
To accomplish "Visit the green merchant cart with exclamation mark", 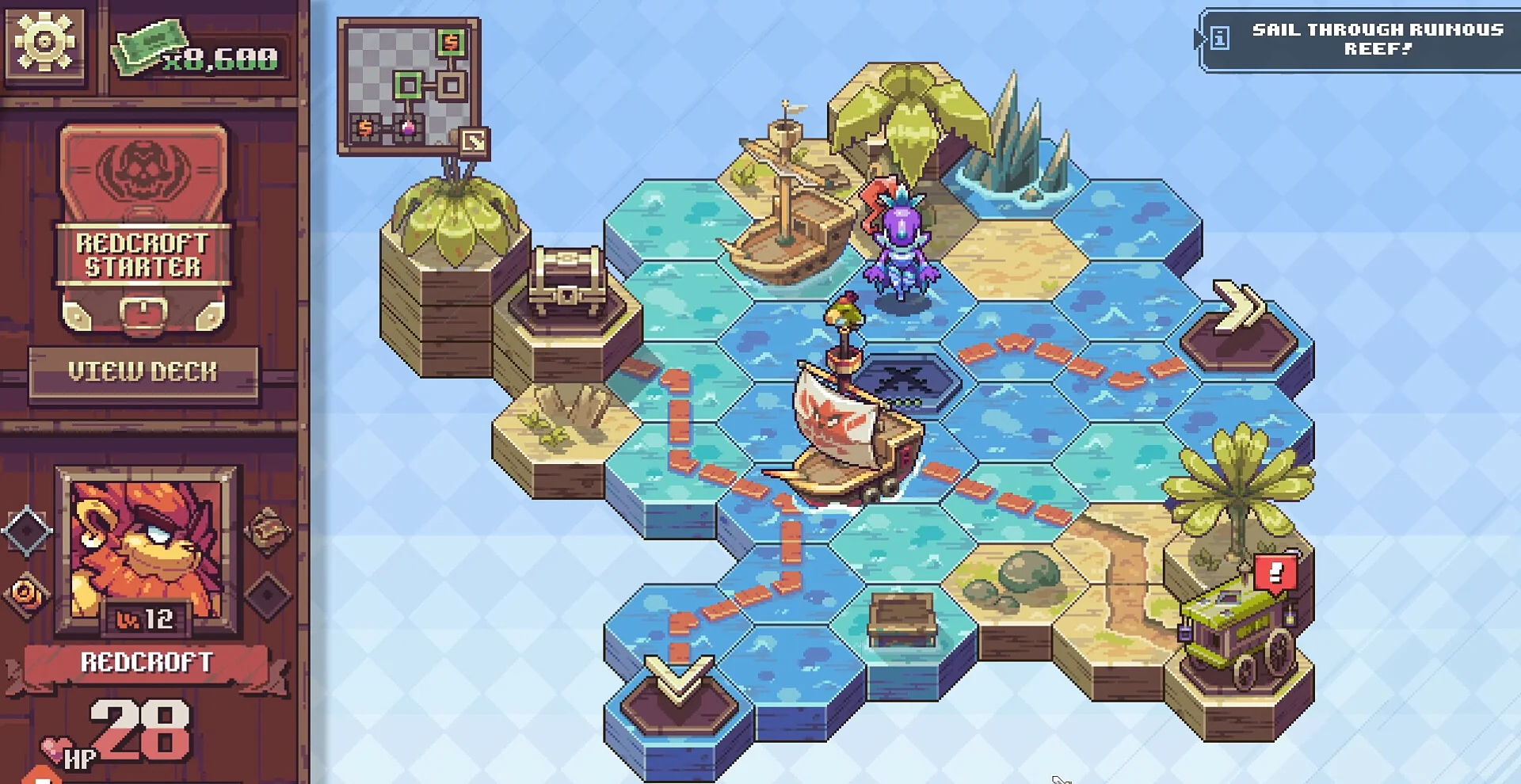I will click(x=1238, y=626).
